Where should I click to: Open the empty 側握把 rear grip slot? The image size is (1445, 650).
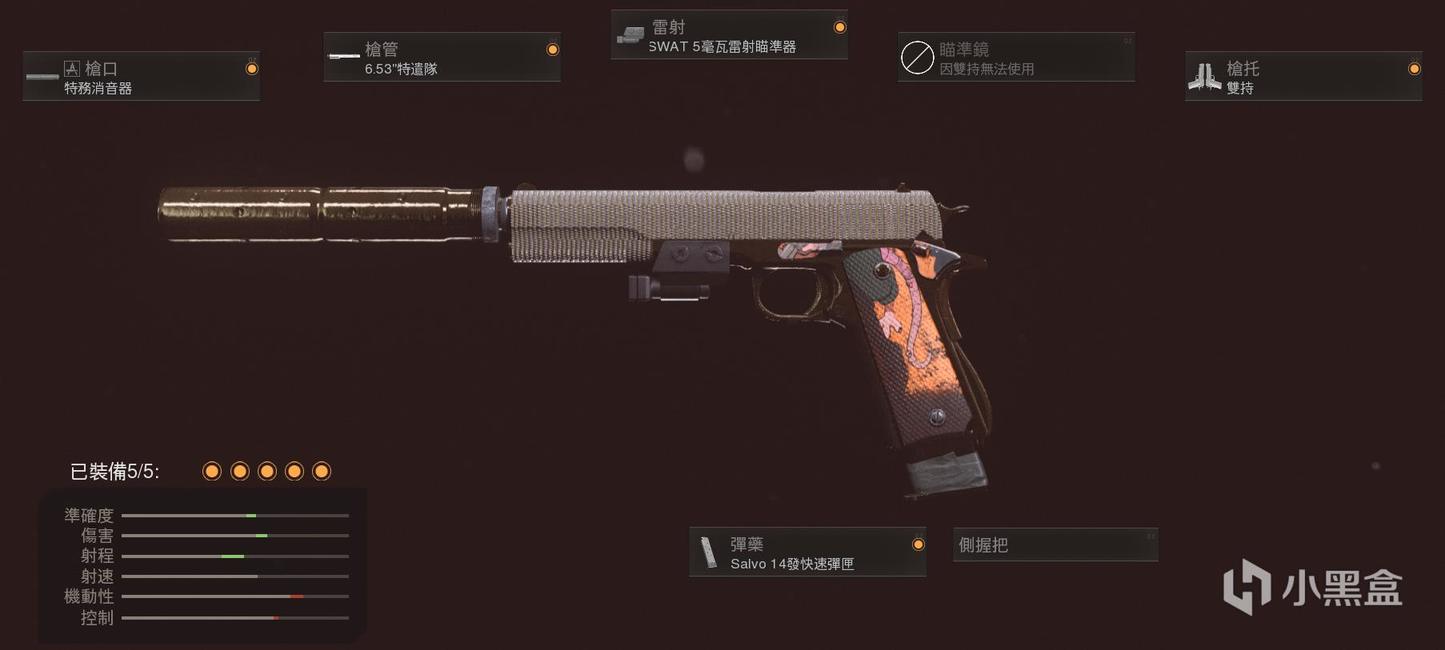coord(1055,545)
